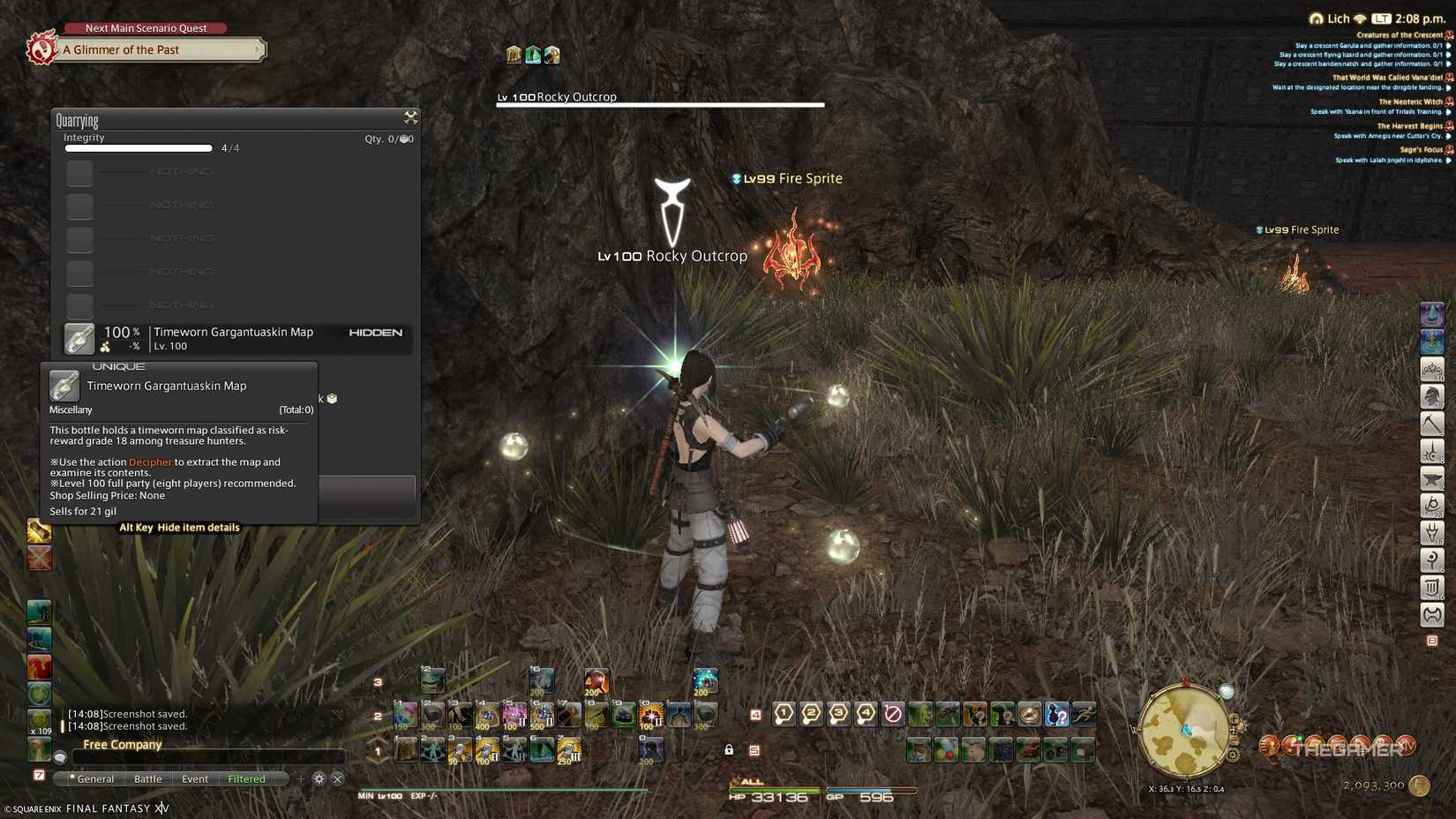Click the gil coin icon beside the currency total
Screen dimensions: 1456x819
(x=1419, y=785)
